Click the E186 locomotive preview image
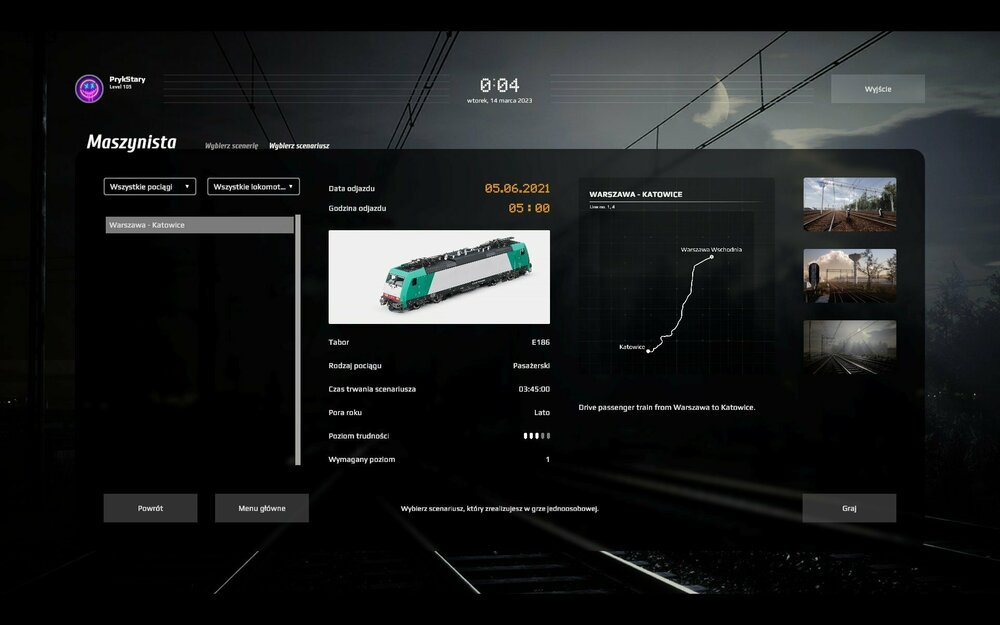 click(x=439, y=276)
